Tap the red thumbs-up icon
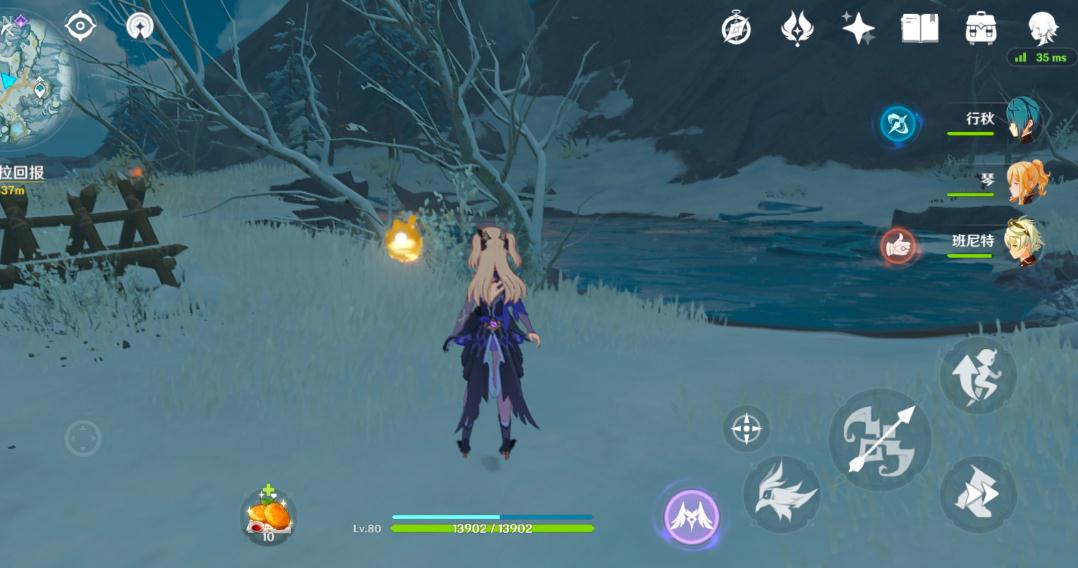Screen dimensions: 1078x568 [899, 245]
